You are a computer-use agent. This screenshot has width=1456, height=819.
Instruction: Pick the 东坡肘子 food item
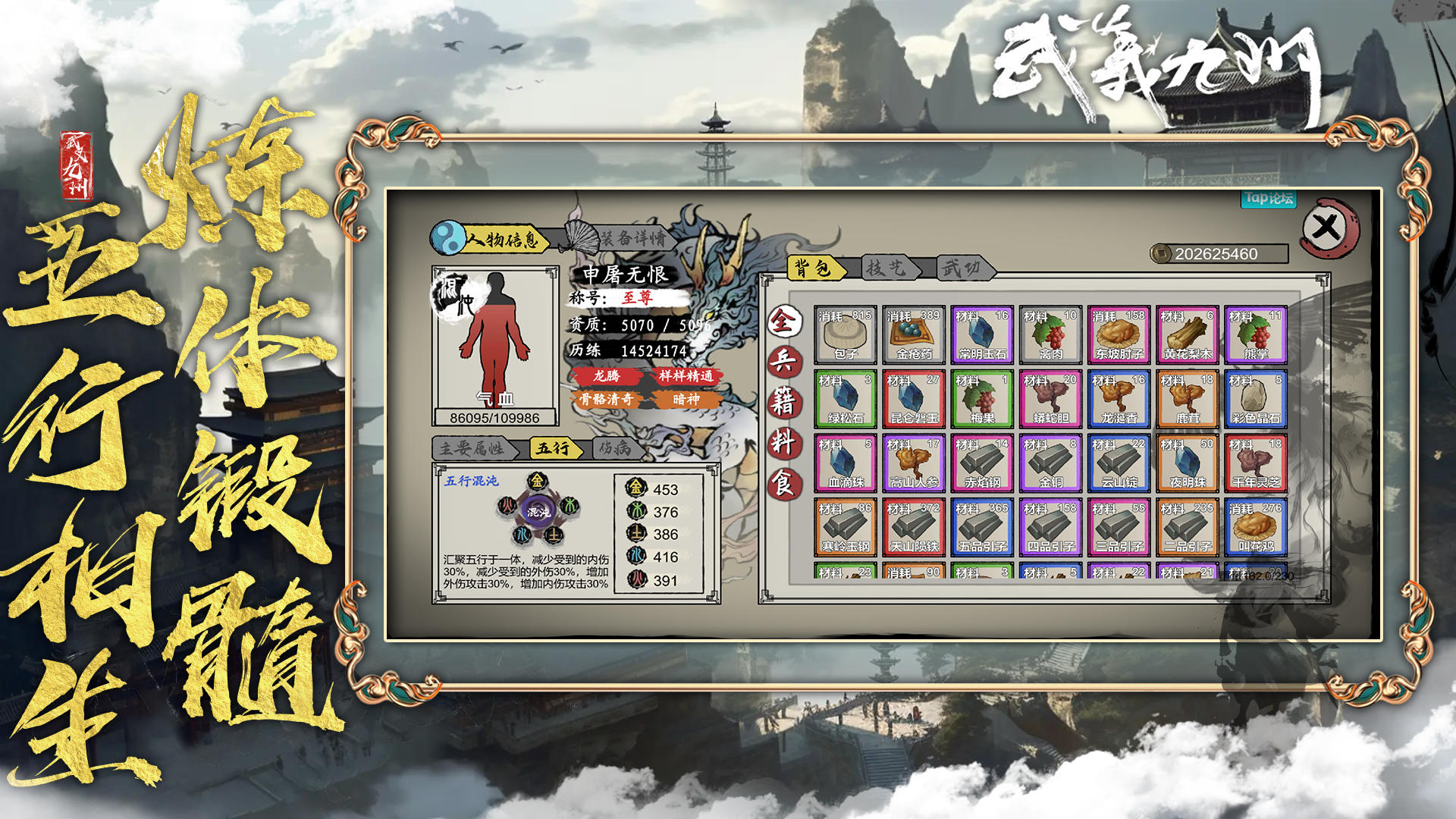pyautogui.click(x=1119, y=334)
